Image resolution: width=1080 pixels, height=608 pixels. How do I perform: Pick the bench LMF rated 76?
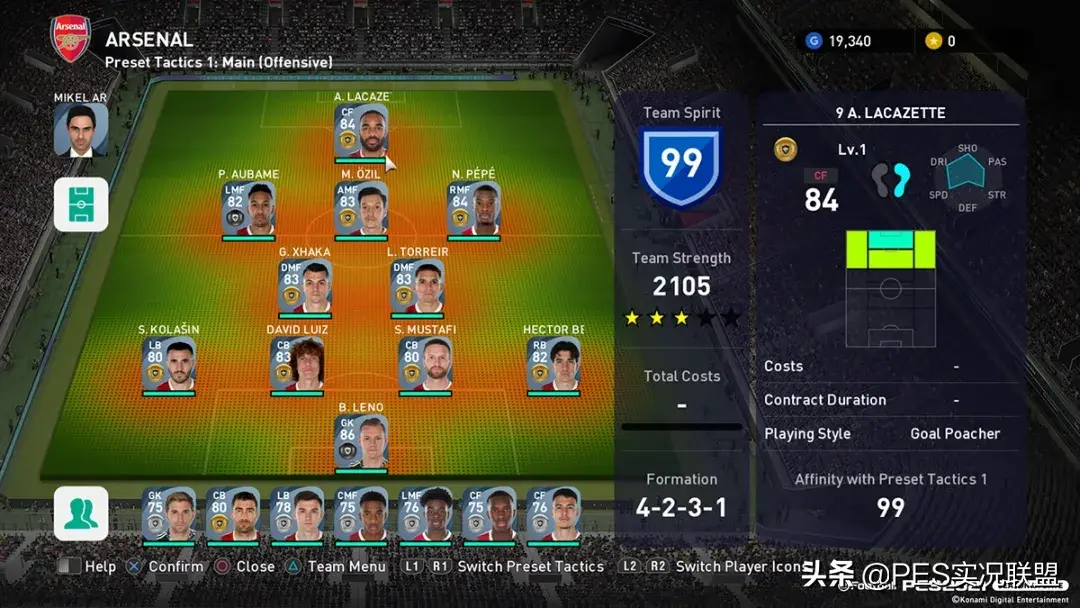click(425, 514)
